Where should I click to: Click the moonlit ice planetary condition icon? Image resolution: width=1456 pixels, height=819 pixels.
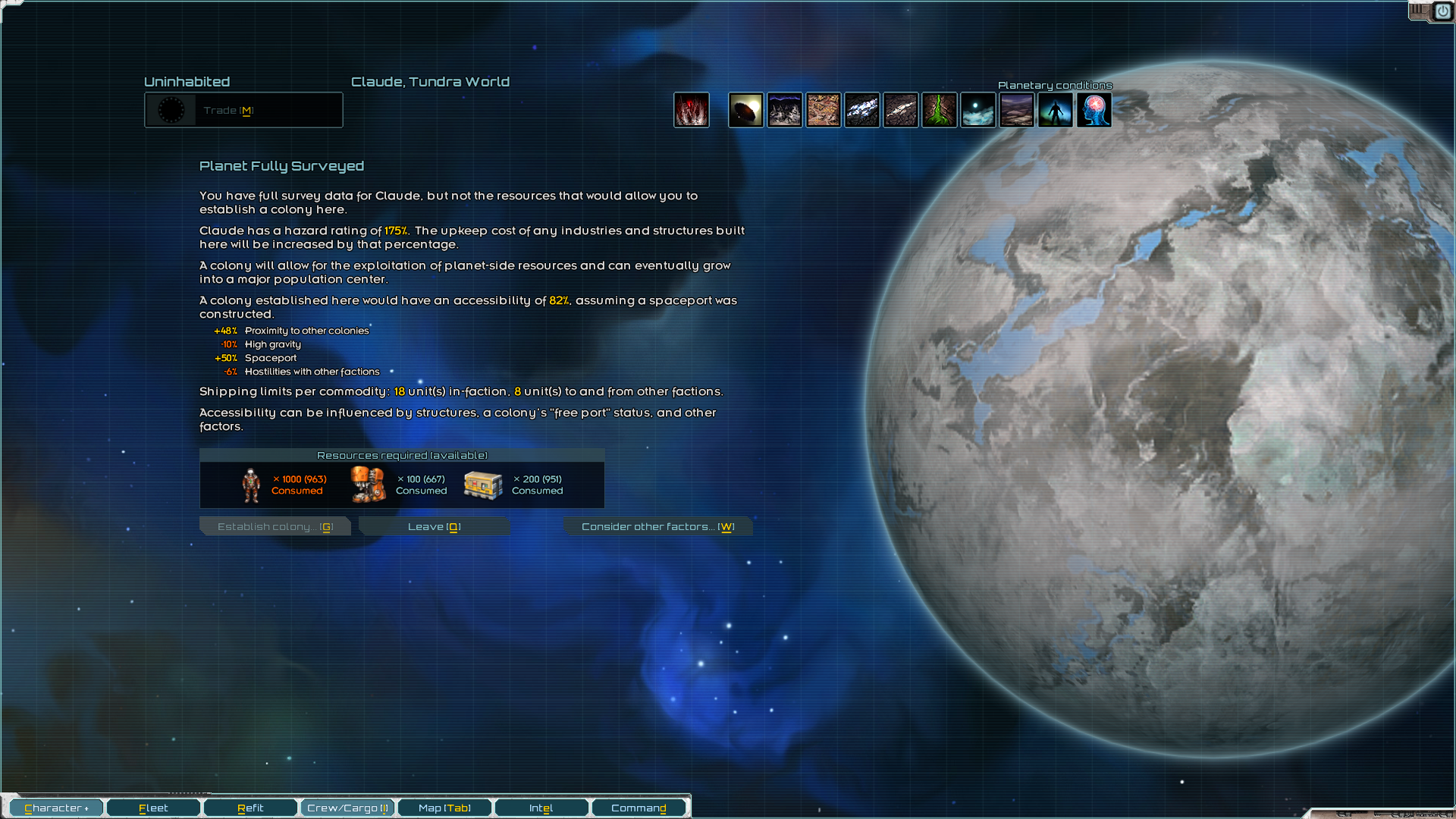tap(978, 110)
